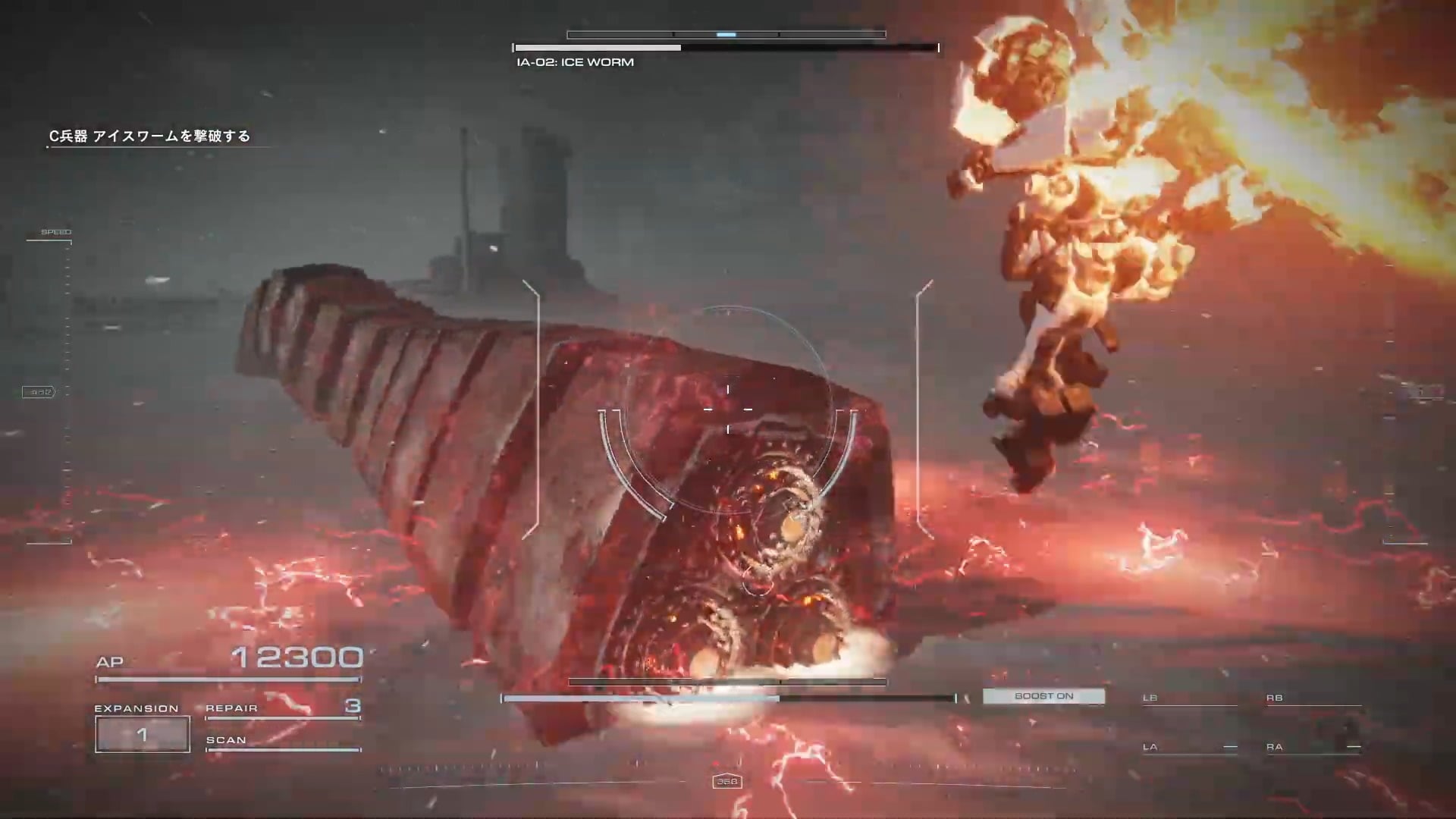Viewport: 1456px width, 819px height.
Task: Use the Repair kit indicator
Action: 282,708
